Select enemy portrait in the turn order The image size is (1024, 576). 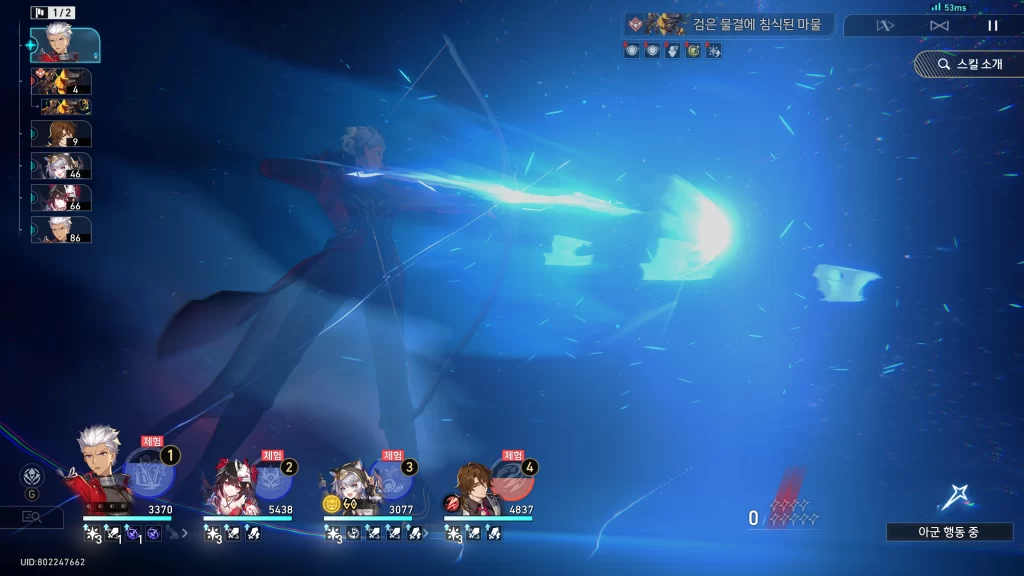coord(61,81)
